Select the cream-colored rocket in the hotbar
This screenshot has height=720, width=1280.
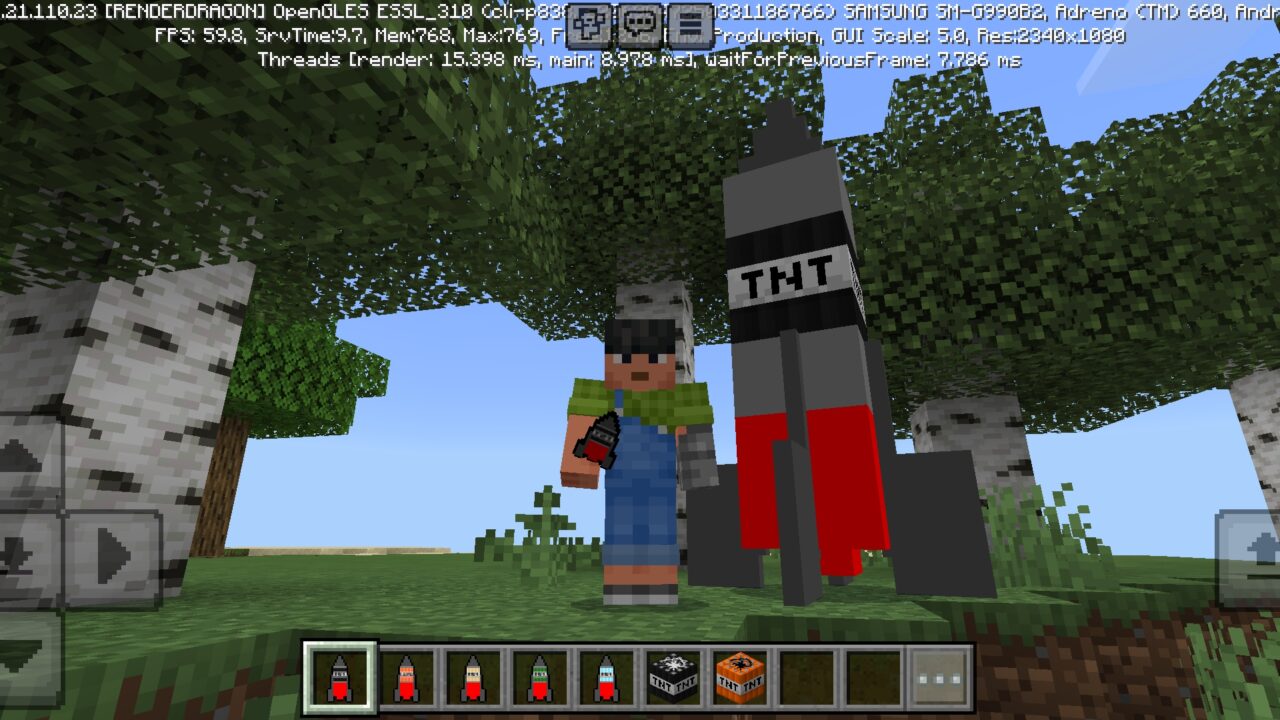point(472,678)
